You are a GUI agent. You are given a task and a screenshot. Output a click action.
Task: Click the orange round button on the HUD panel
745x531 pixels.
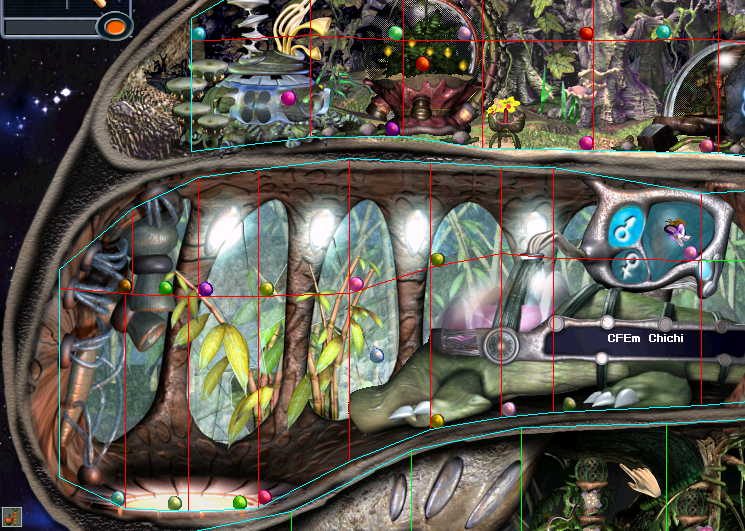pyautogui.click(x=117, y=27)
